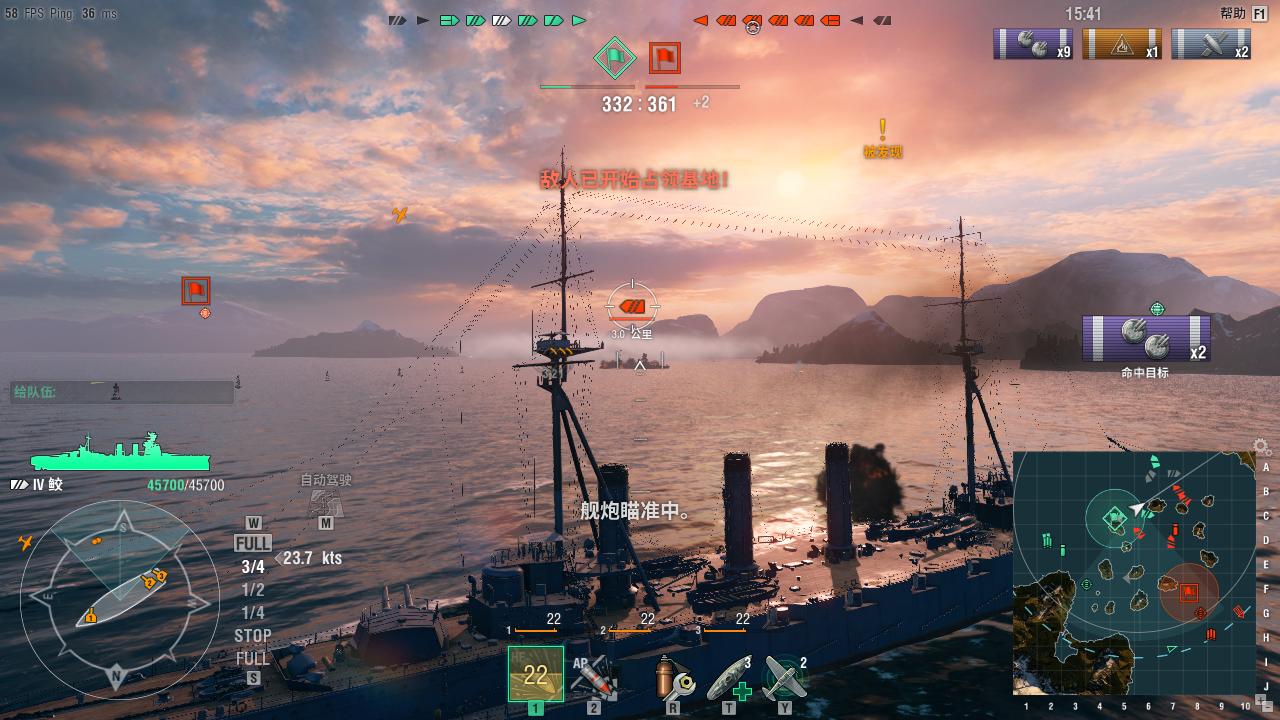Click the orange x1 ribbon icon
The height and width of the screenshot is (720, 1280).
pos(1122,44)
